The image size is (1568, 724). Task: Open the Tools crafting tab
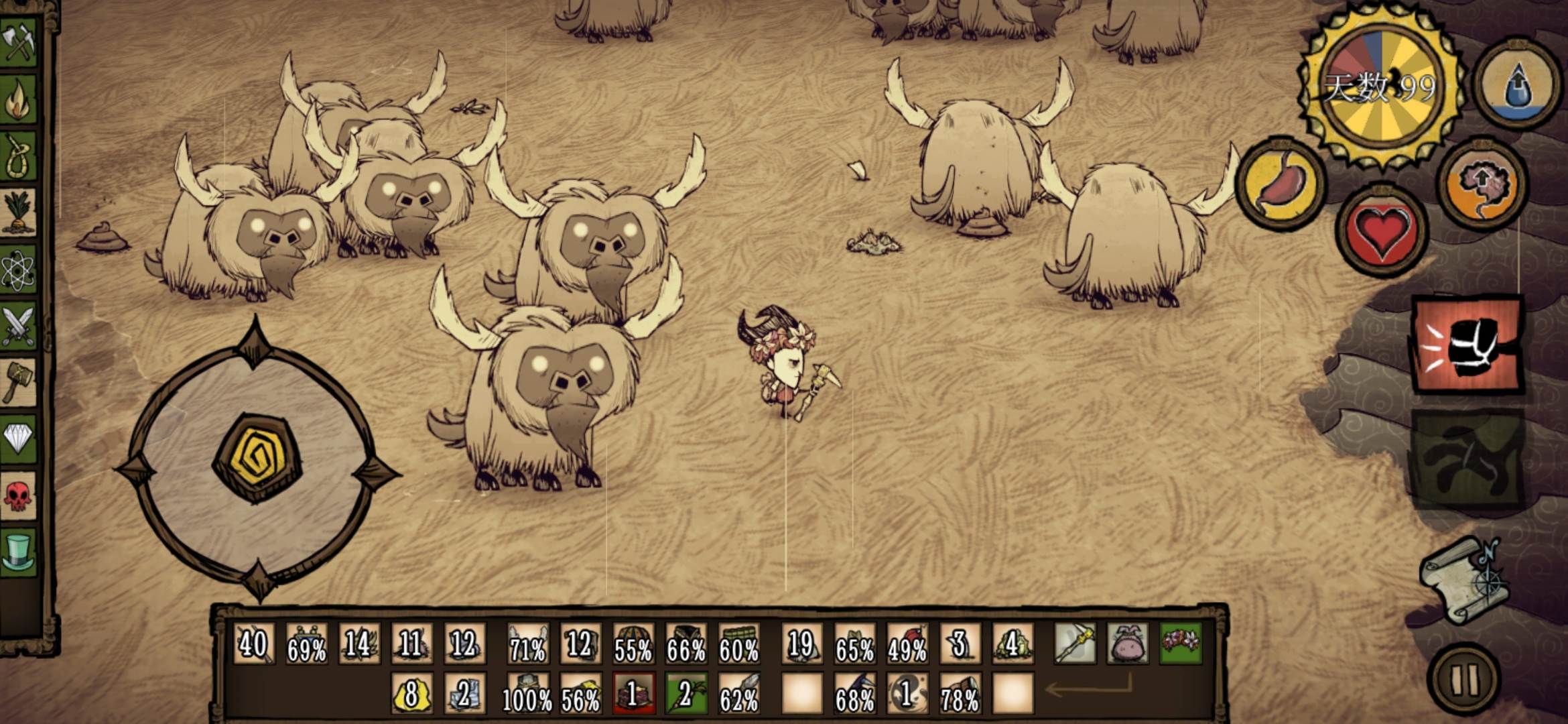[19, 42]
